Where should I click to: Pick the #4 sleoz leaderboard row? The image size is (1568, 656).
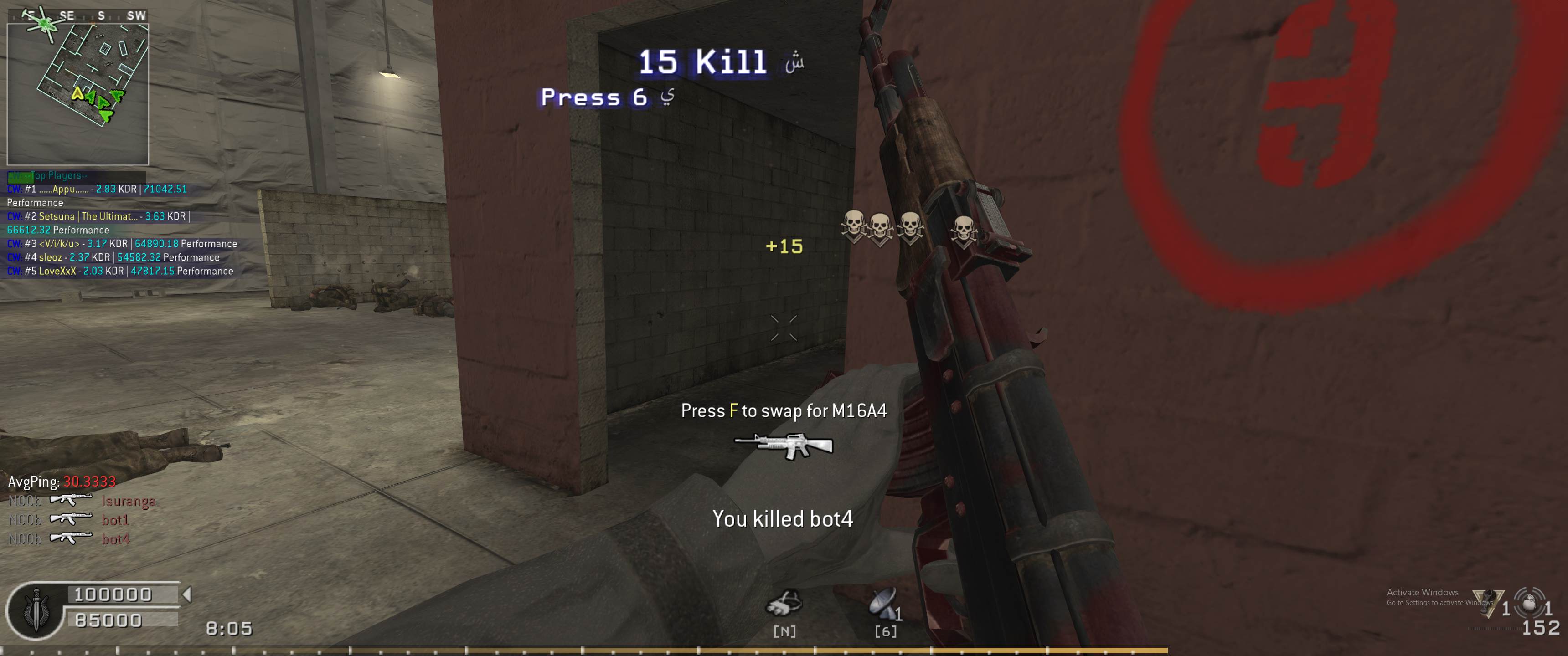click(x=122, y=257)
